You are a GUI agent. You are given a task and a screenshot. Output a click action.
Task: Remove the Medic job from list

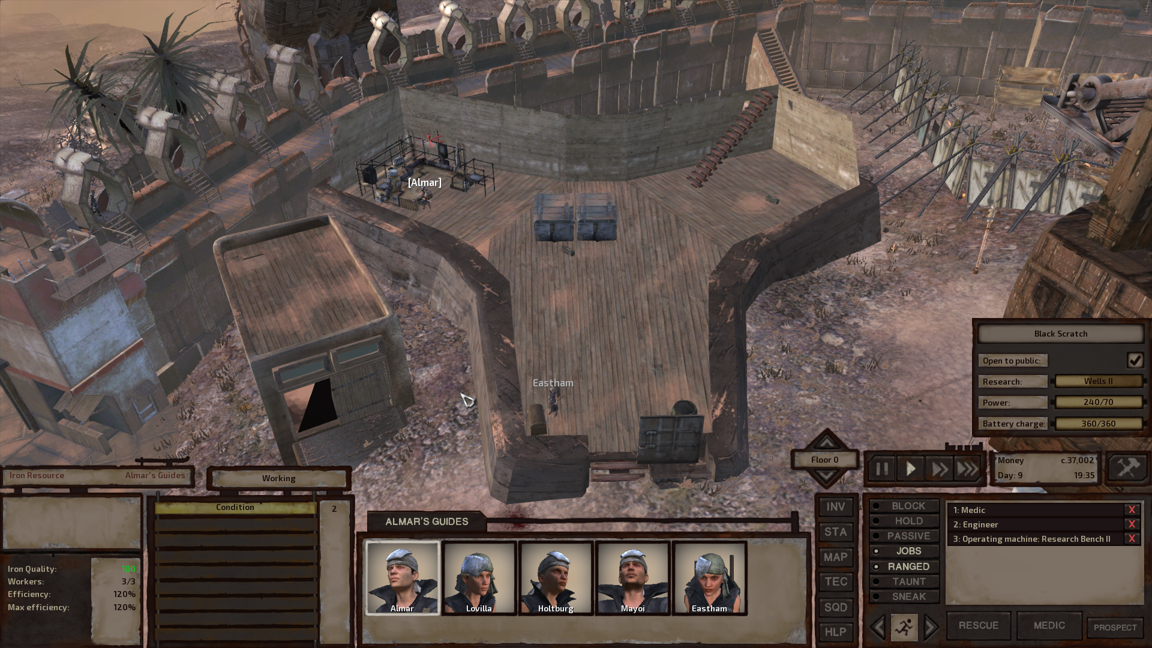coord(1131,511)
